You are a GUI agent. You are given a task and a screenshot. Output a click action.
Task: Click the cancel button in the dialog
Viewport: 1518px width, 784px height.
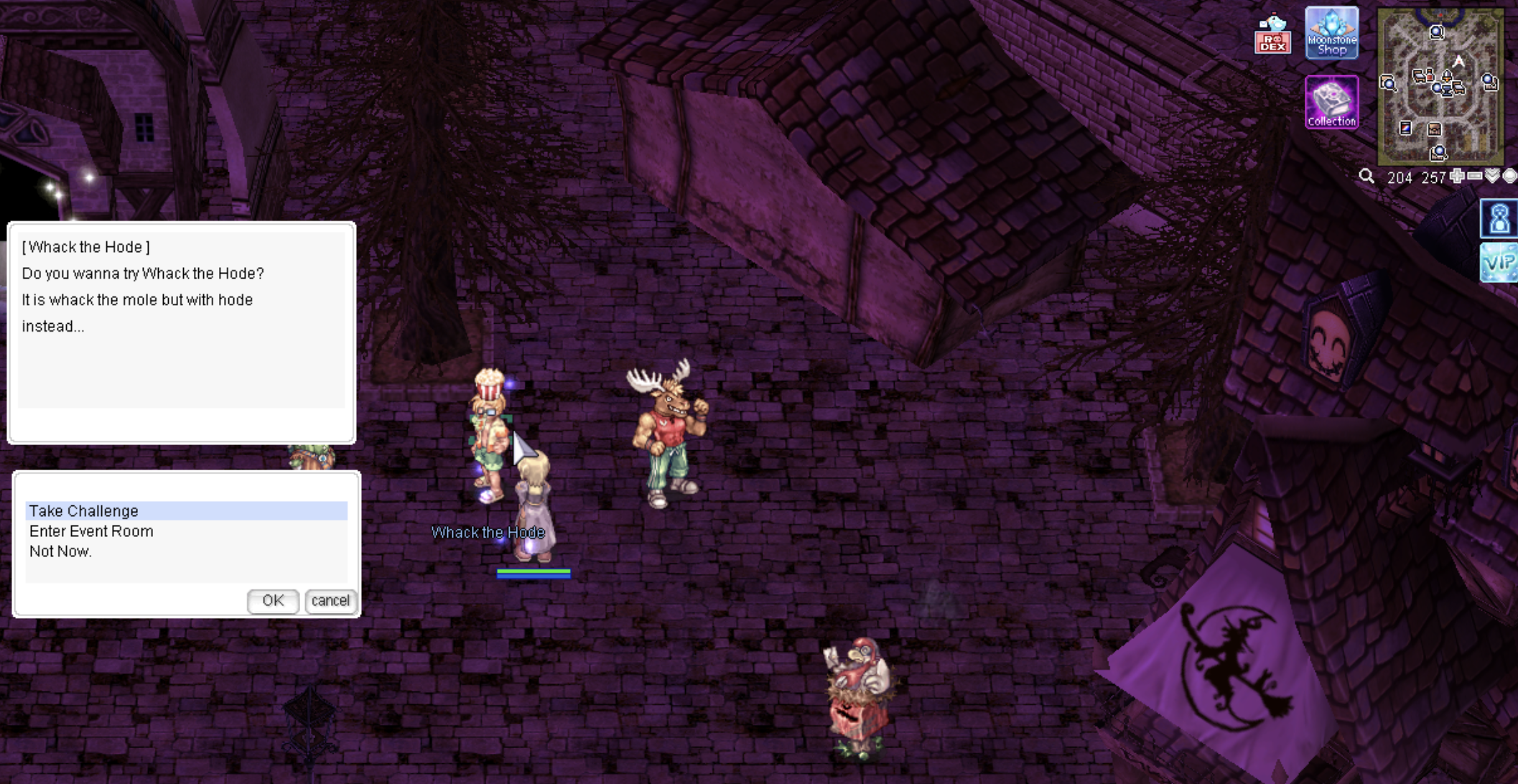[330, 601]
